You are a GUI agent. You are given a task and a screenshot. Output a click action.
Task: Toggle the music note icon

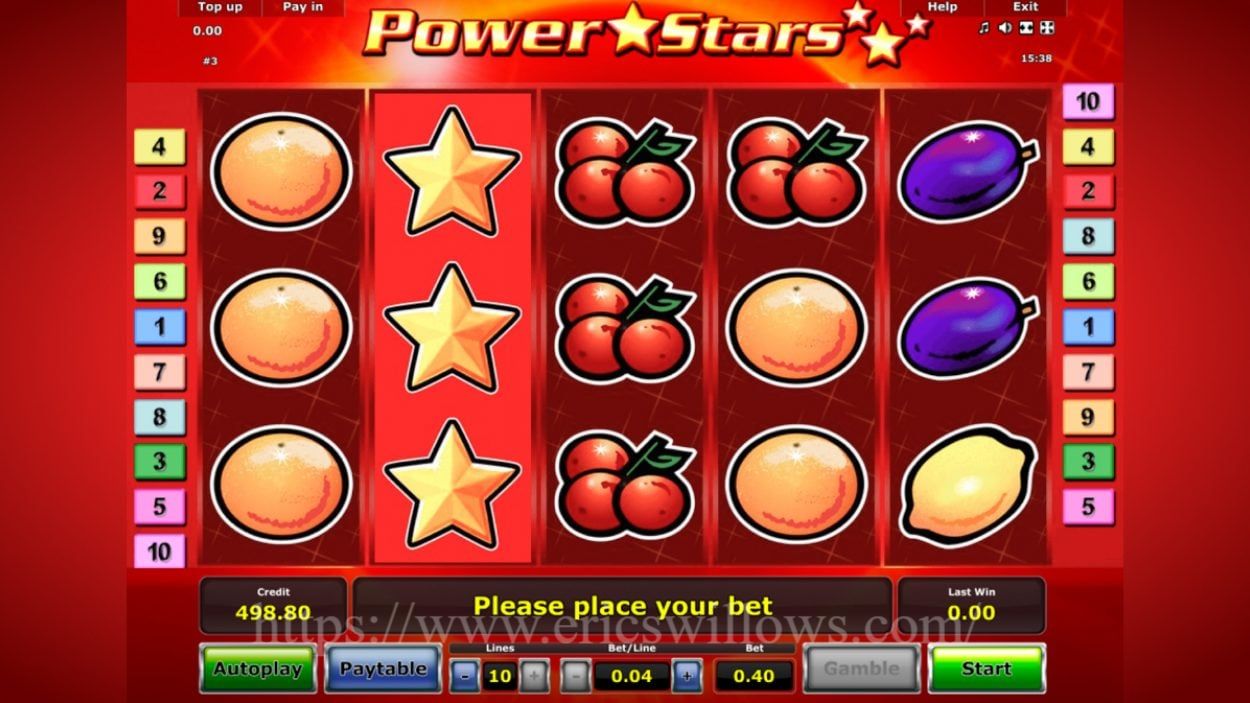(x=984, y=28)
